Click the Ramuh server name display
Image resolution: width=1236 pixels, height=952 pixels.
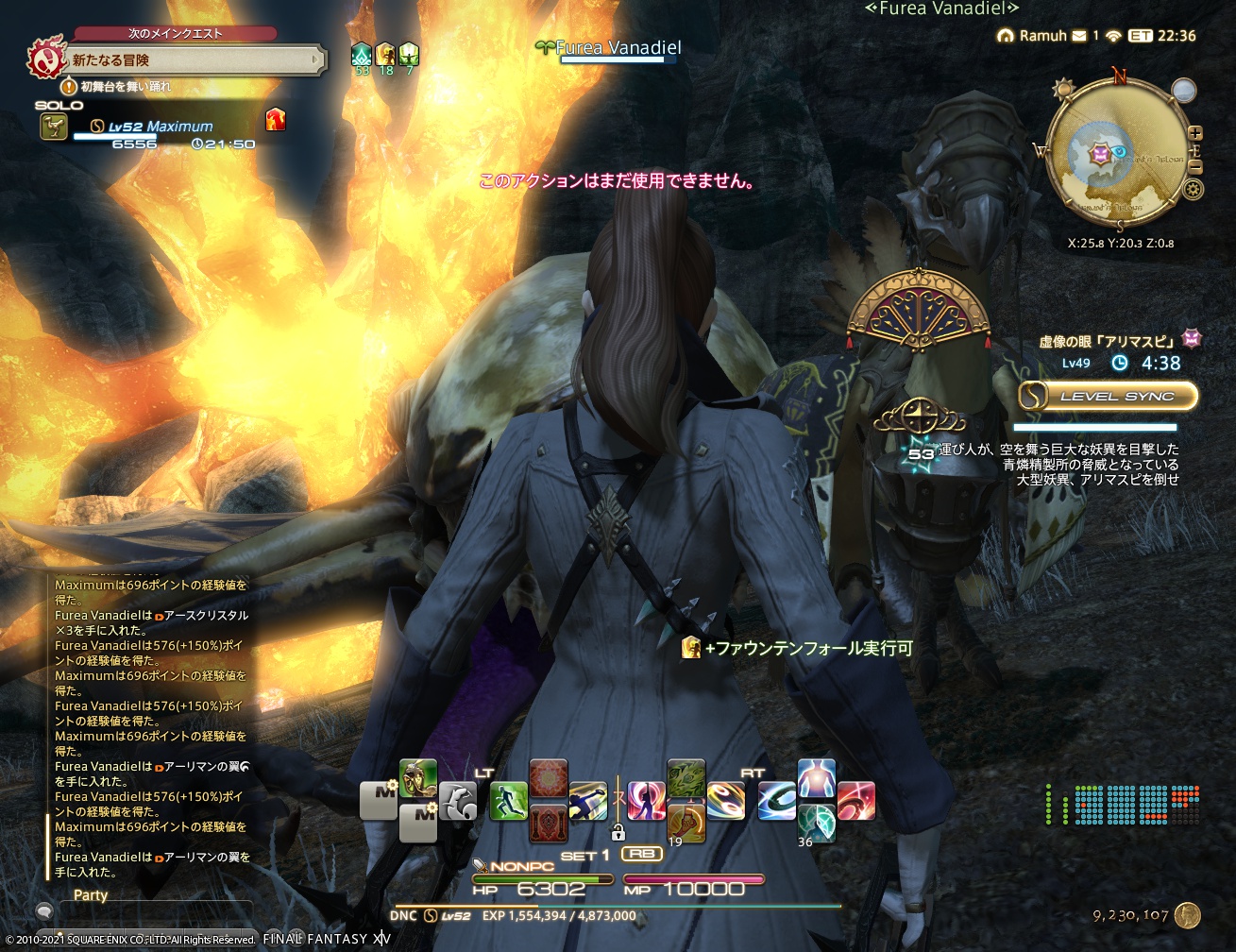point(1042,36)
